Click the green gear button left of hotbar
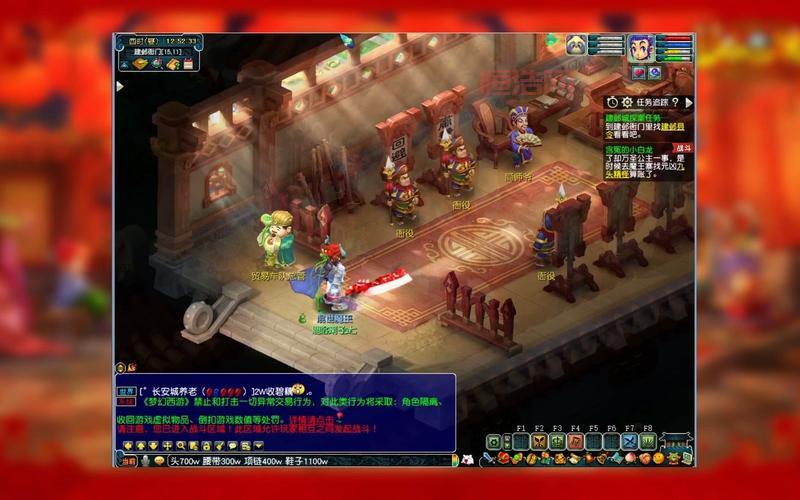This screenshot has height=500, width=800. tap(494, 441)
